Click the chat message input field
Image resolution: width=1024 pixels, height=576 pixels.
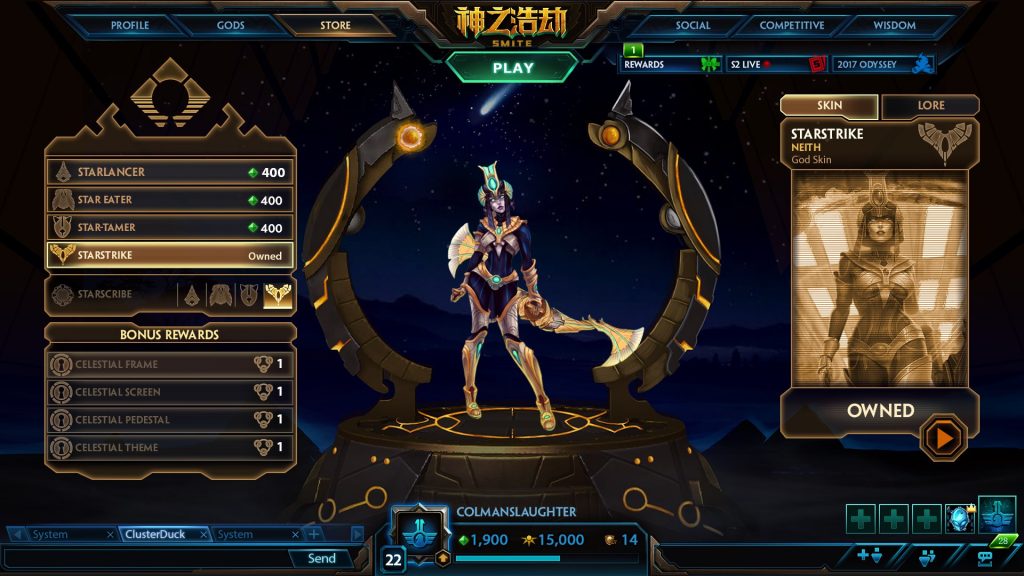(x=145, y=558)
